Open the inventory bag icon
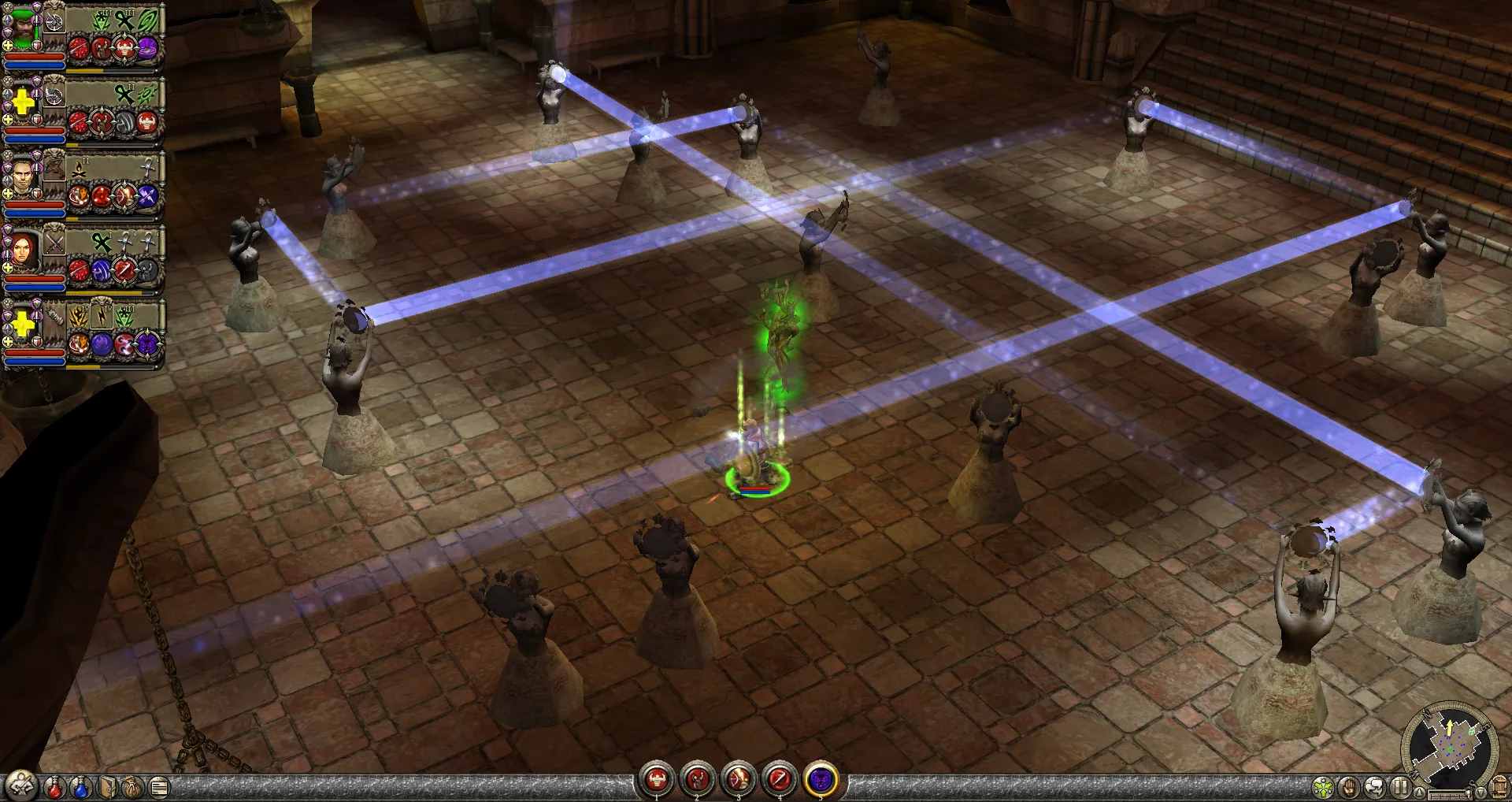The image size is (1512, 802). pyautogui.click(x=133, y=787)
